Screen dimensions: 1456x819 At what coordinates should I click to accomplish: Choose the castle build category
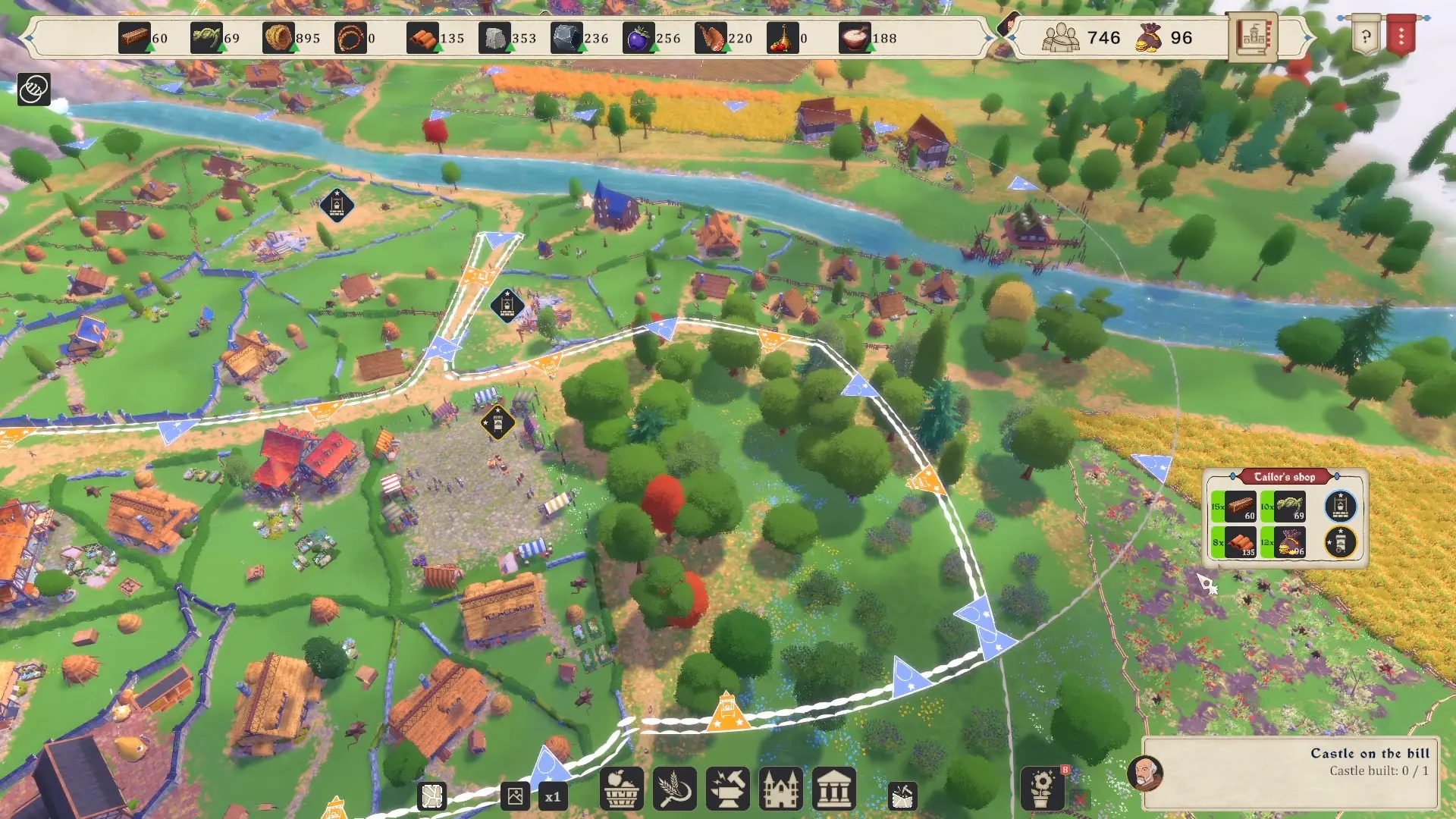(780, 789)
